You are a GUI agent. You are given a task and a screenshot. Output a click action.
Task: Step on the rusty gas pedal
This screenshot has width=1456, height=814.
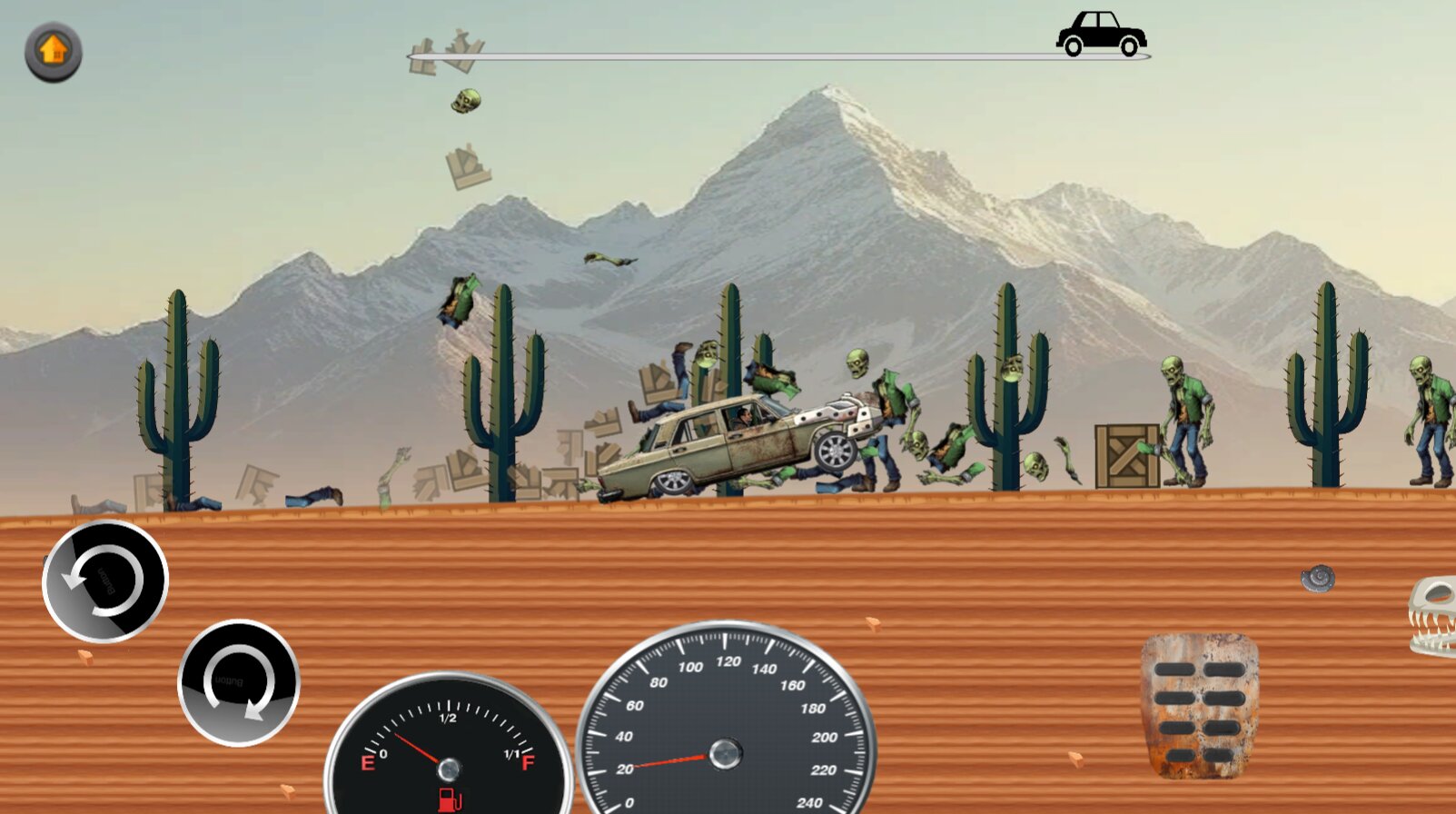tap(1199, 706)
